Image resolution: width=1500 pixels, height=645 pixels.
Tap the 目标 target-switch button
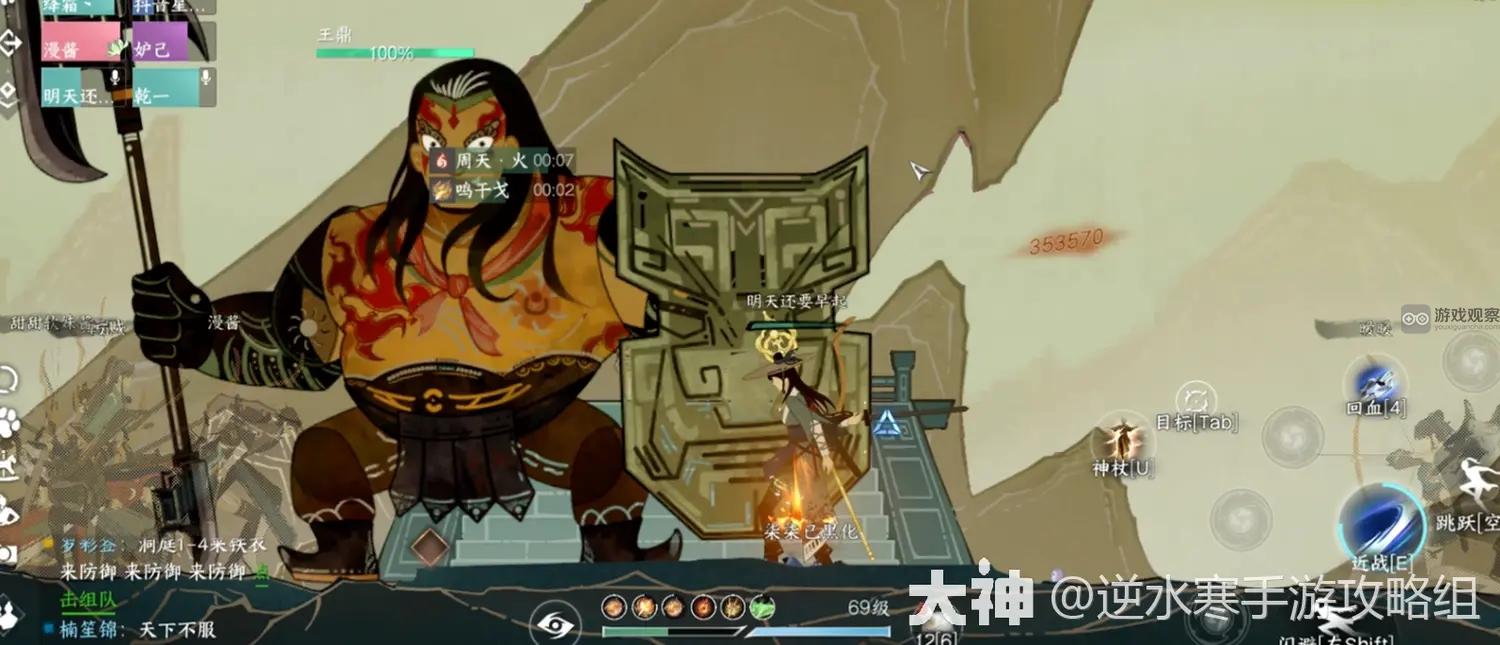(1196, 402)
